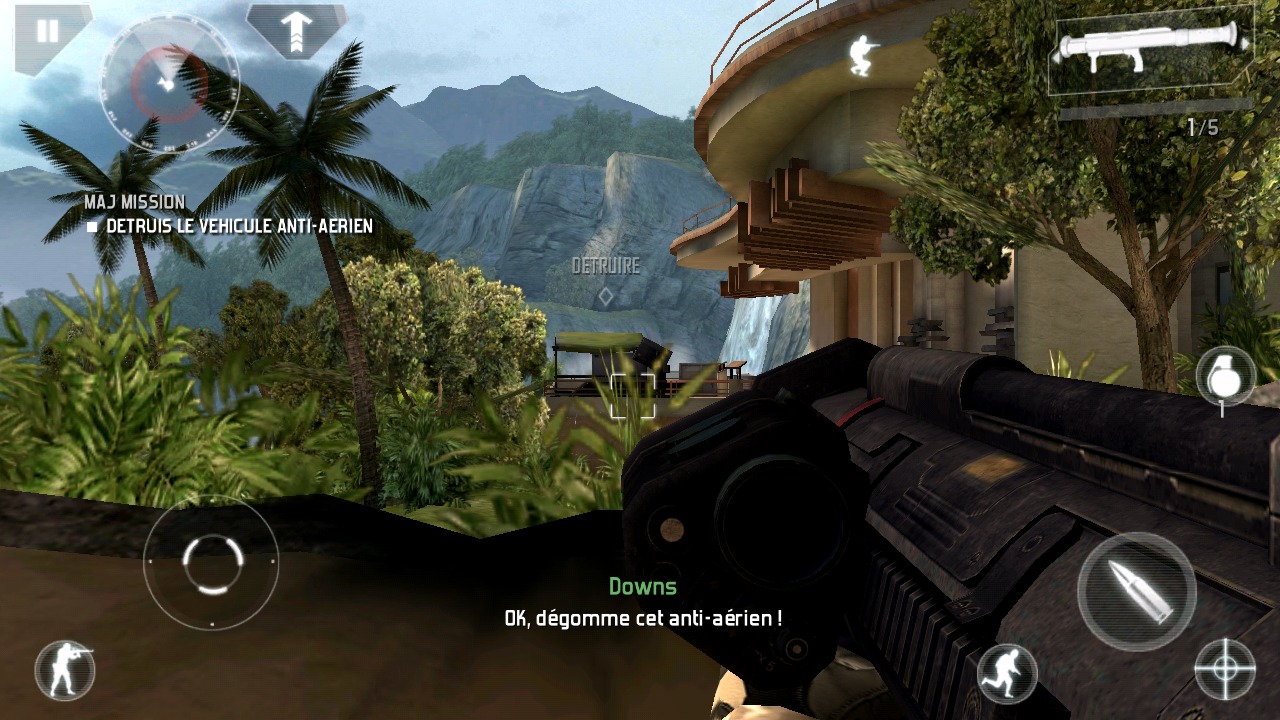Click DETRUIS LE VEHICULE ANTI-AERIEN objective text
1280x720 pixels.
[230, 226]
